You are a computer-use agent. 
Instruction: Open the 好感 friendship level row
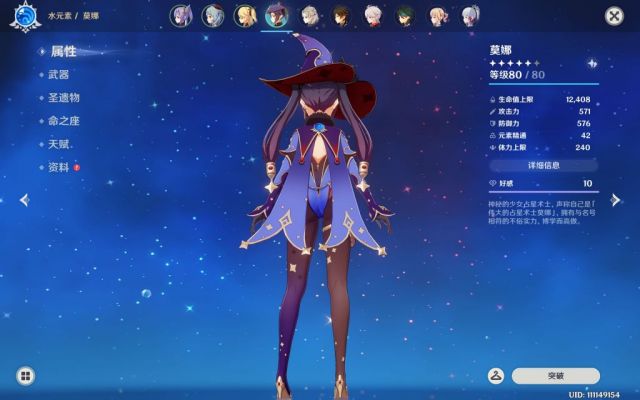[543, 184]
